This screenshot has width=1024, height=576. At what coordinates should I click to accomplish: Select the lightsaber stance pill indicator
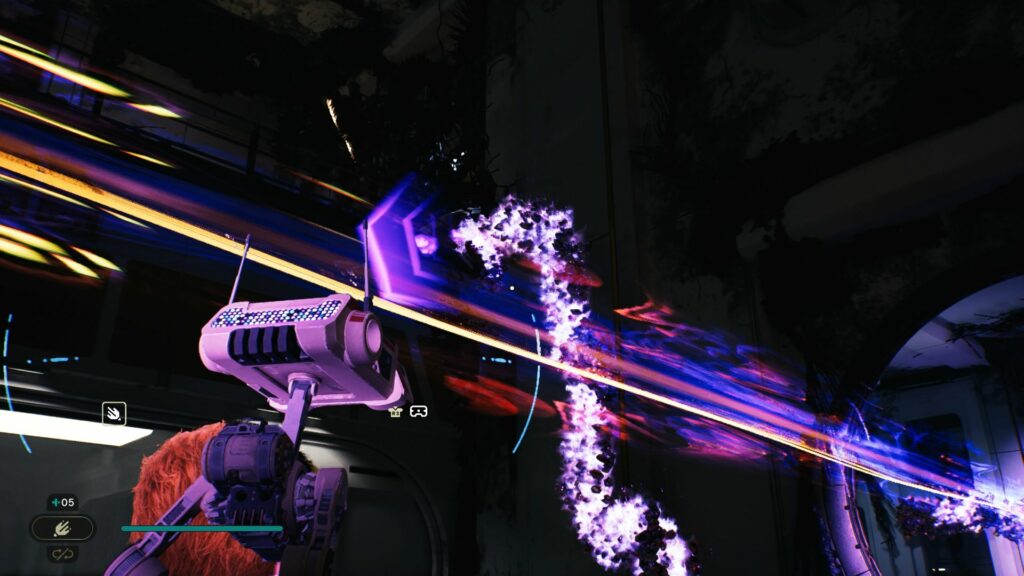62,528
